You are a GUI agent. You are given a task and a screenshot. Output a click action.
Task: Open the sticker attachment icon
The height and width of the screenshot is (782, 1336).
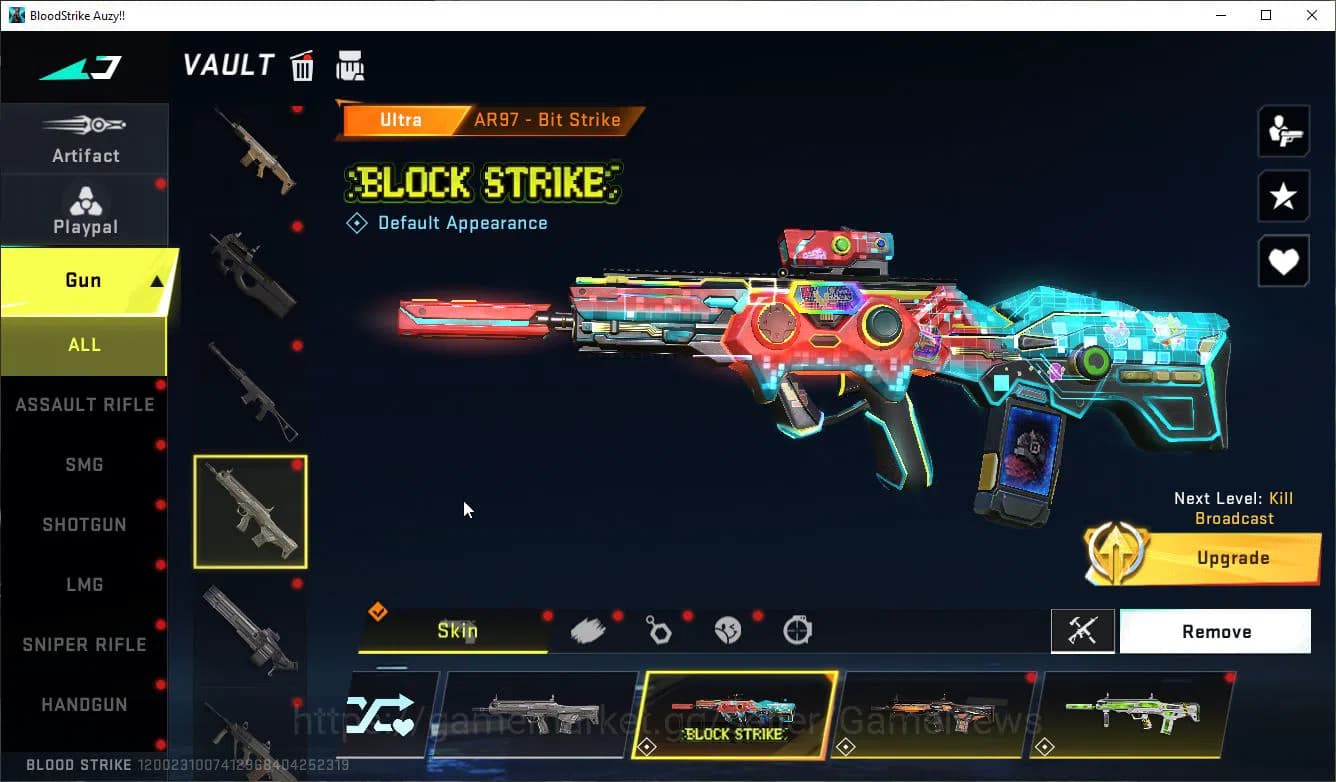tap(727, 628)
